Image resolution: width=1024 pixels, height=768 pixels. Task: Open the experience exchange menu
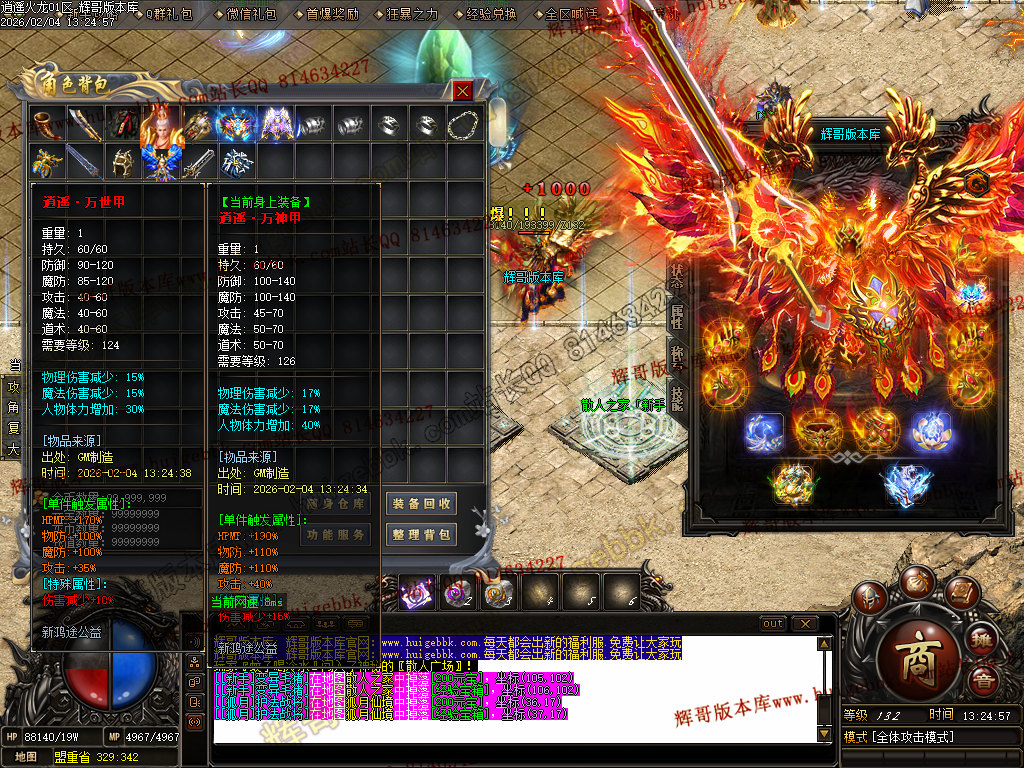click(491, 14)
